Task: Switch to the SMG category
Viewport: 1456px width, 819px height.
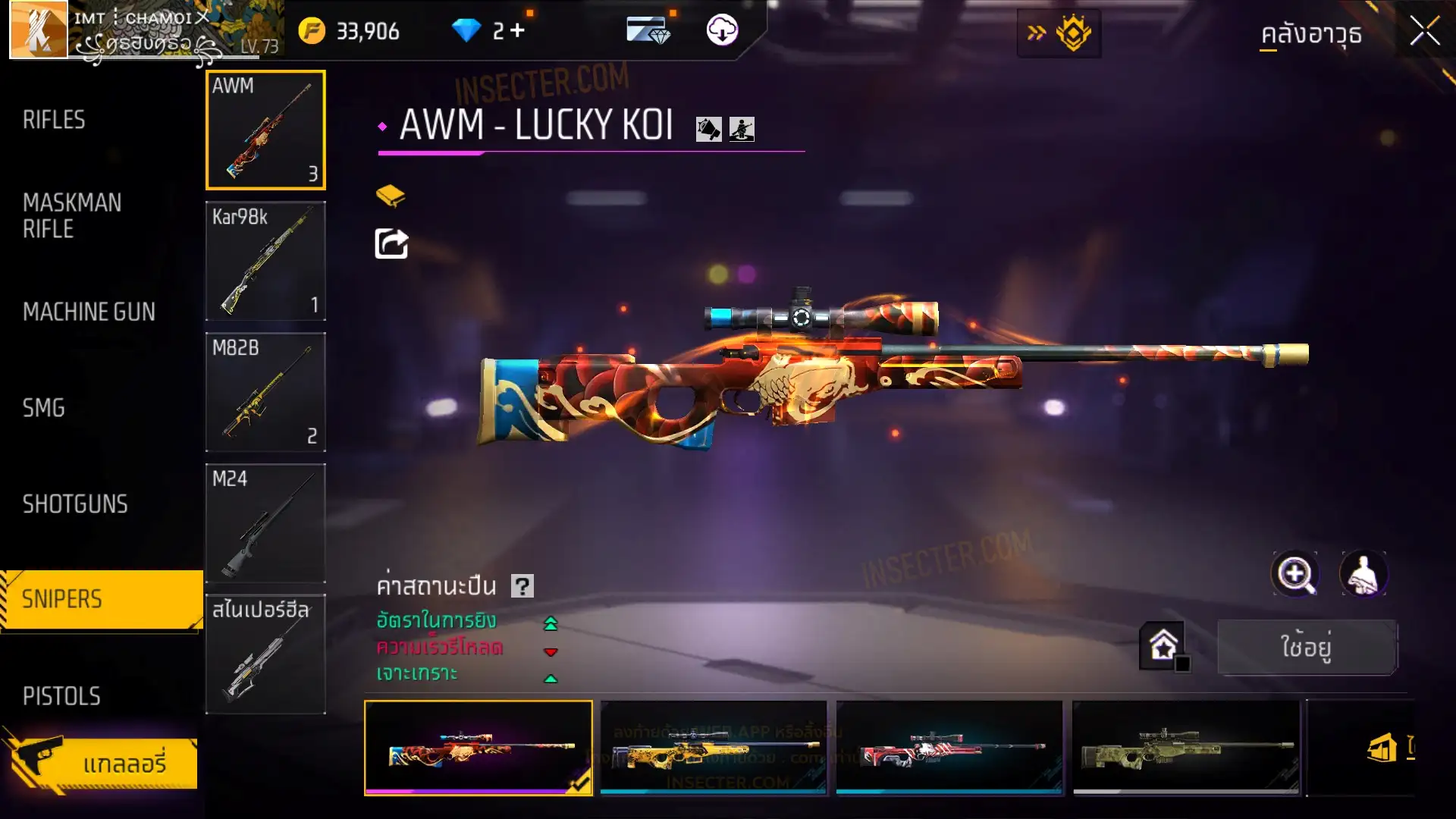Action: coord(44,408)
